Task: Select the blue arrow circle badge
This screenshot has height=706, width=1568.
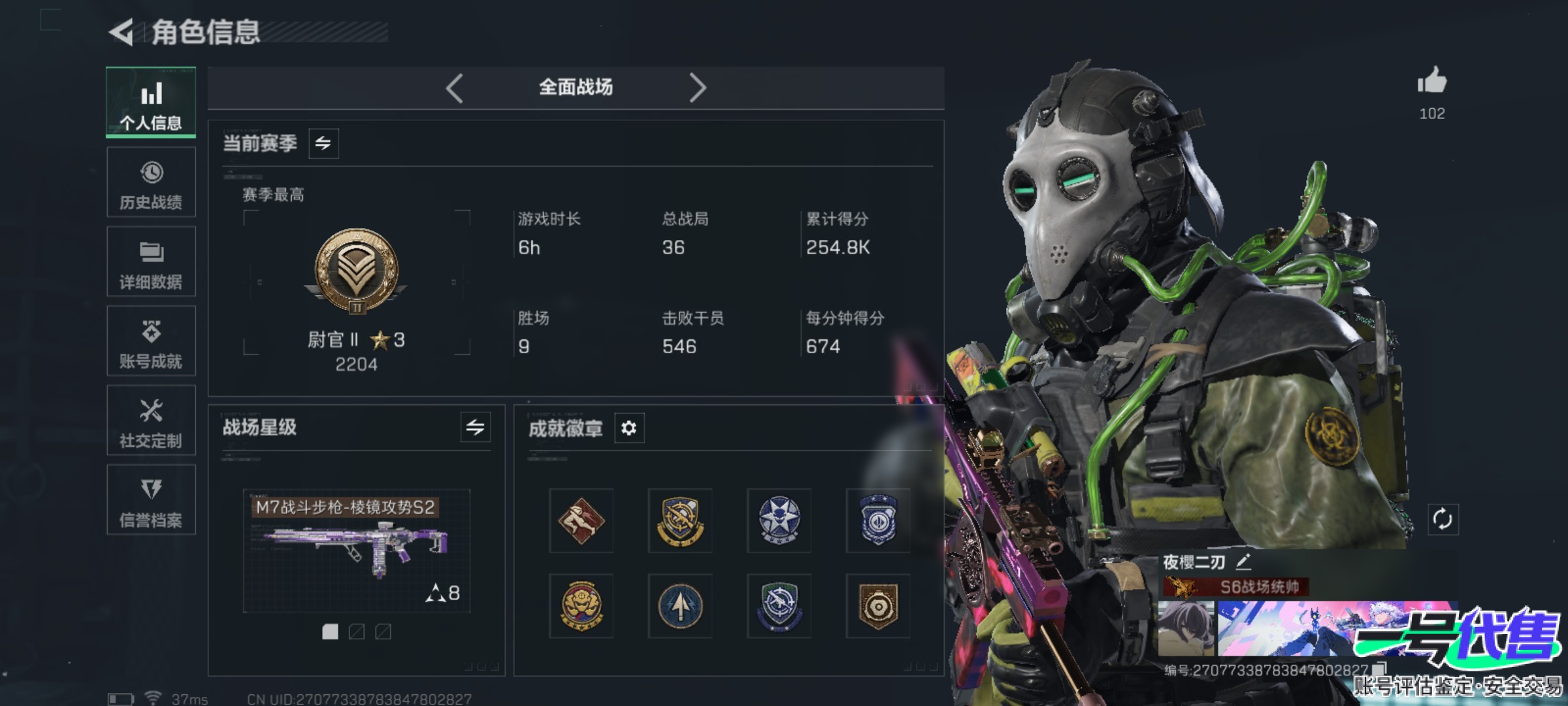Action: pos(680,606)
